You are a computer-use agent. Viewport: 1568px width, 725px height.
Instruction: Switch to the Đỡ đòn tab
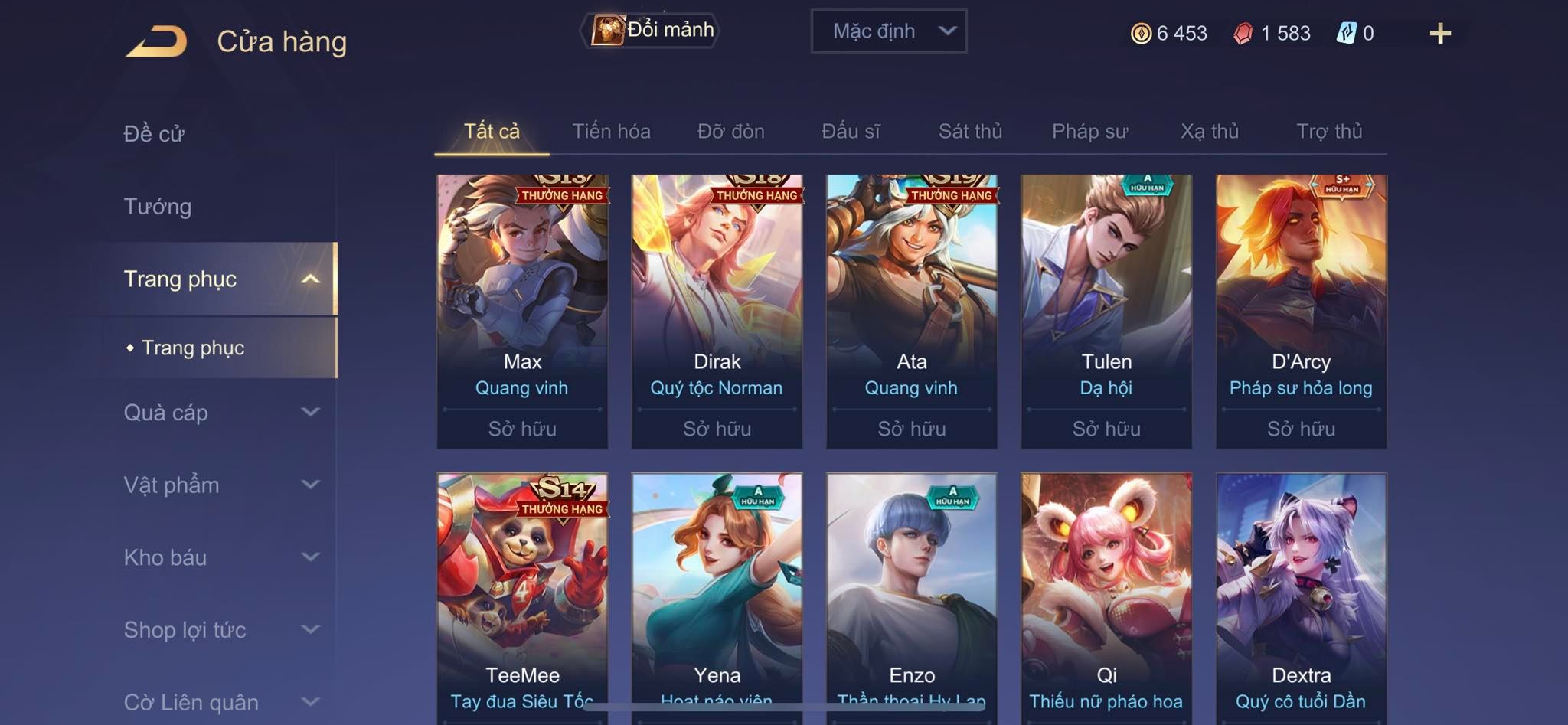tap(730, 132)
